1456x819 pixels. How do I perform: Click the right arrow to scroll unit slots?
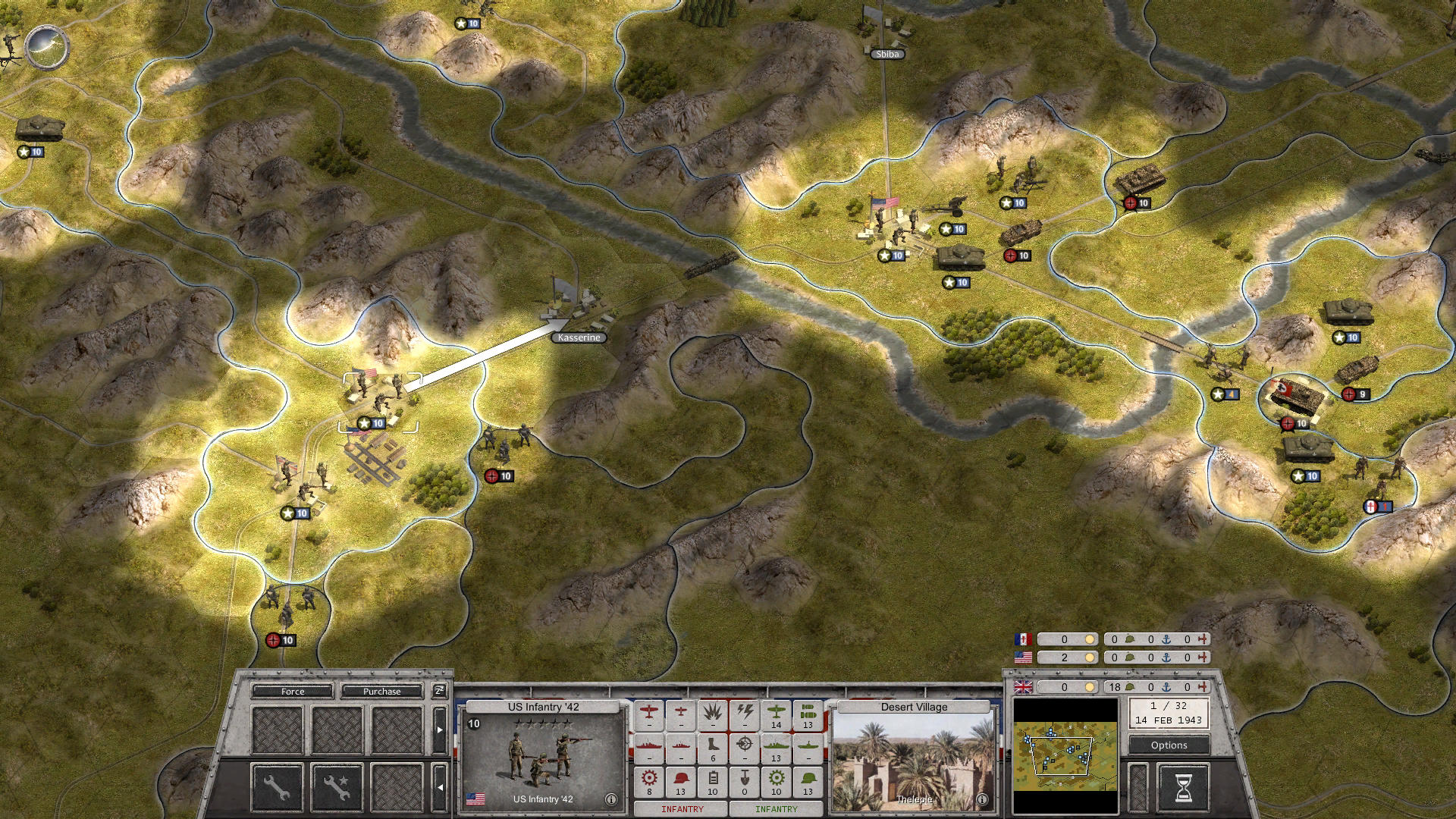[x=439, y=729]
